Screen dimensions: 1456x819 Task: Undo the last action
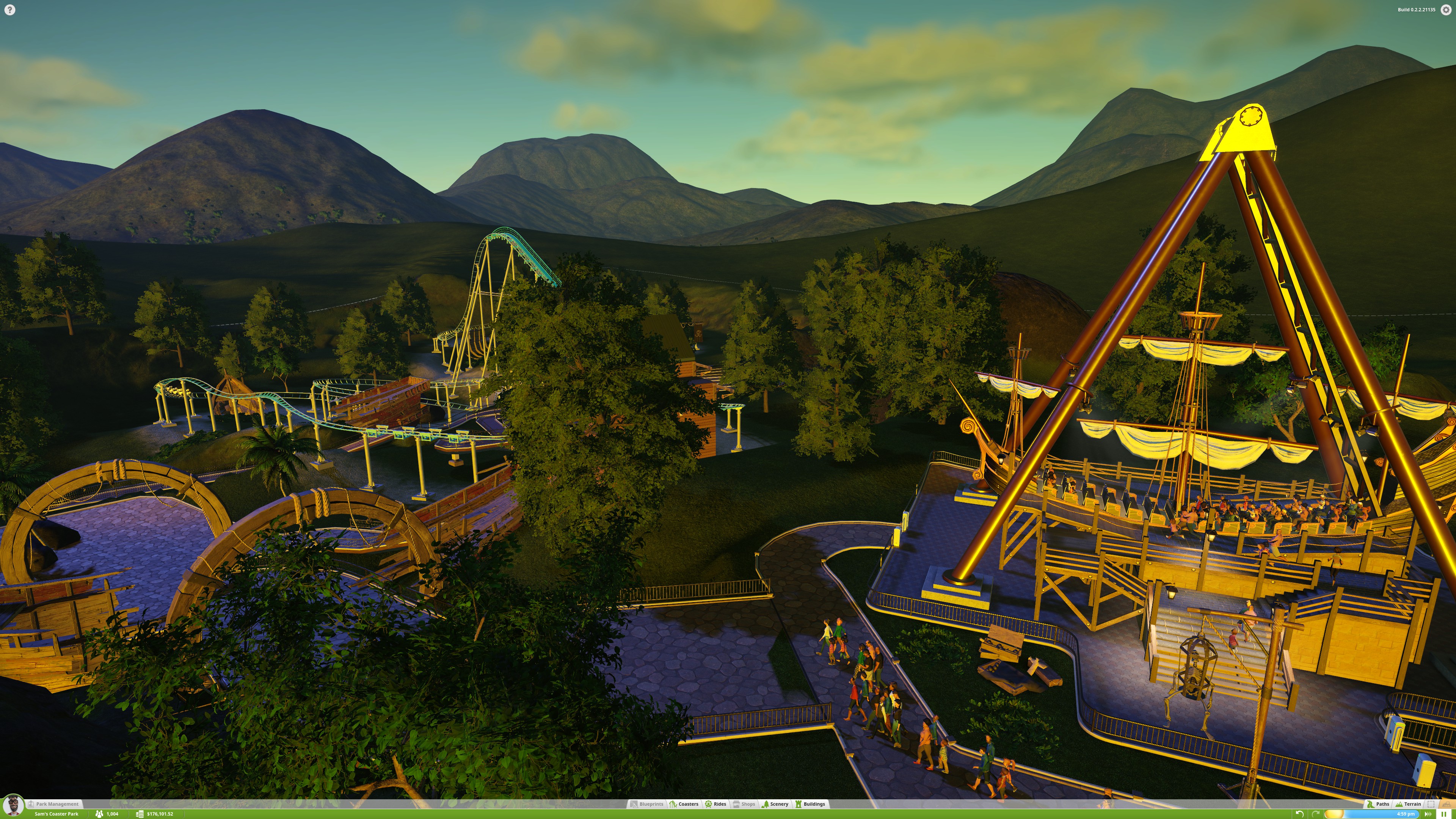click(x=1299, y=814)
